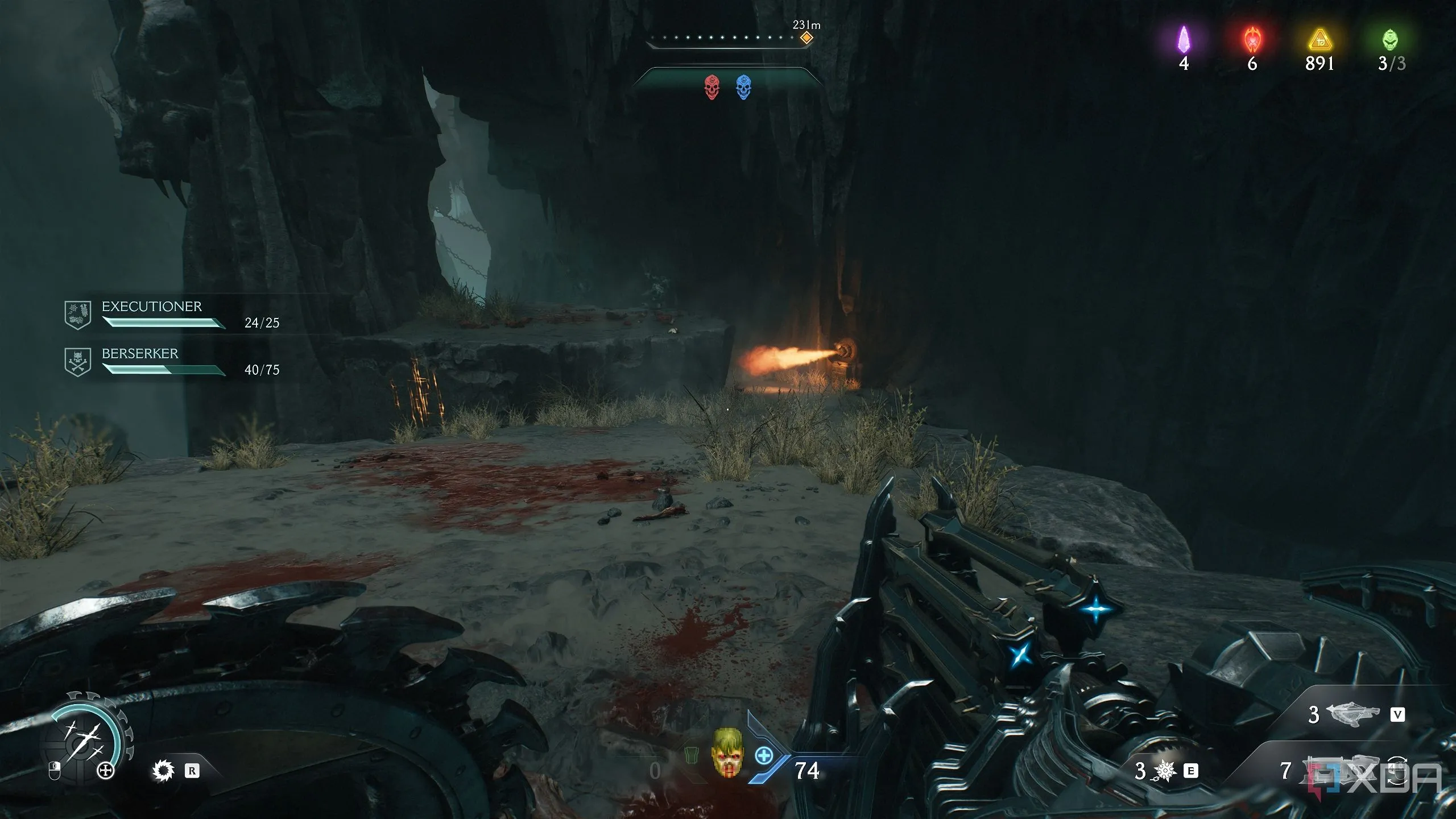The image size is (1456, 819).
Task: Click the red skull key icon
Action: (712, 88)
